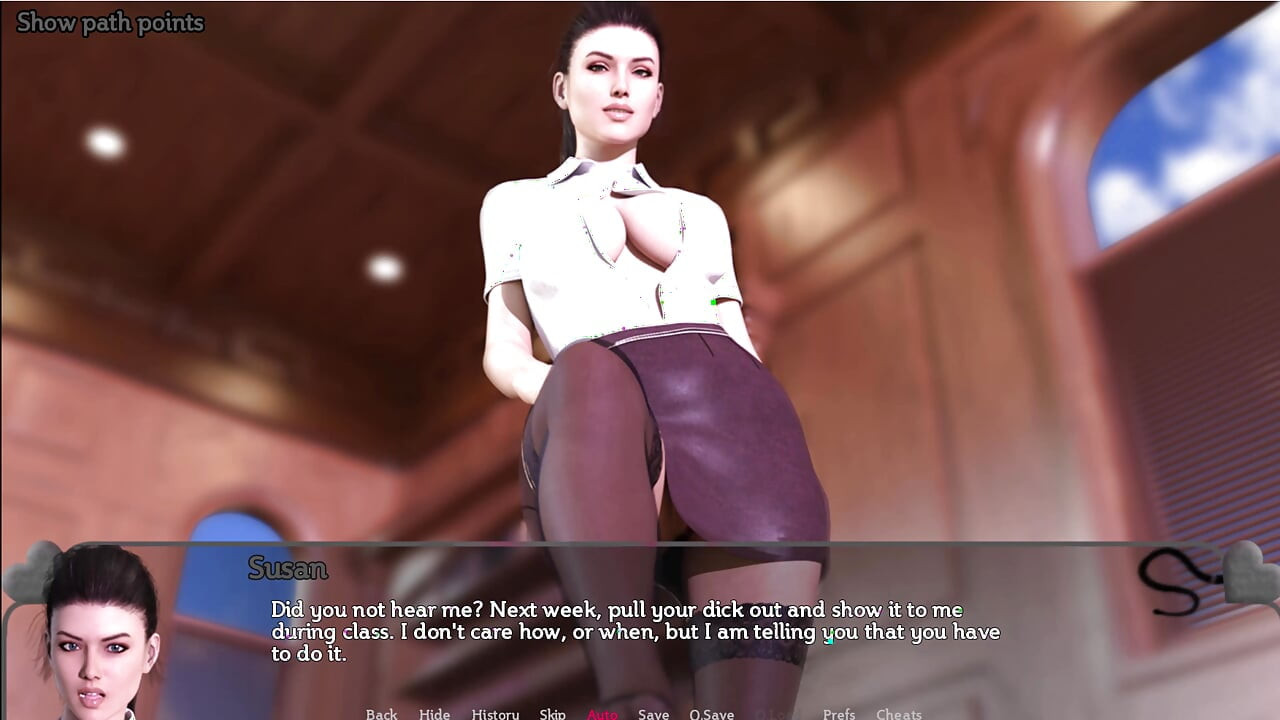Hide the dialogue interface

435,714
